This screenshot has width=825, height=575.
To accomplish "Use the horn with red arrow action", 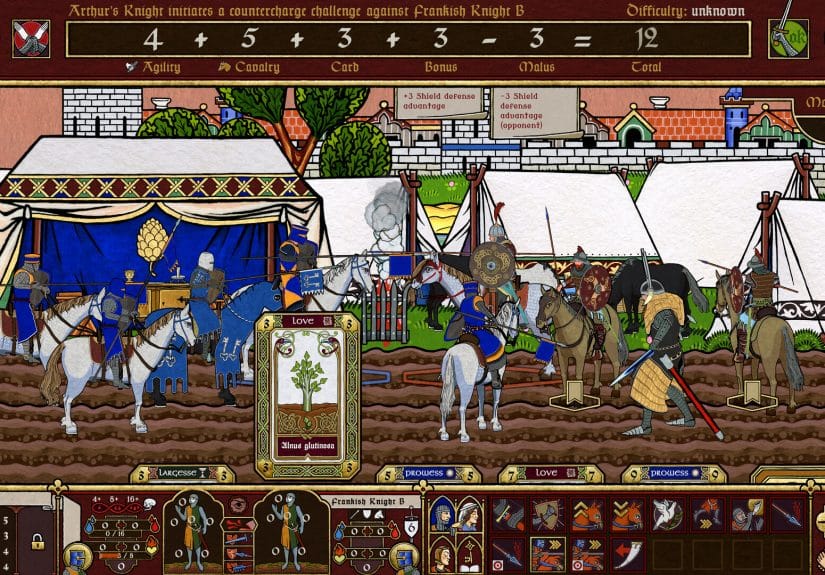I will pos(627,553).
